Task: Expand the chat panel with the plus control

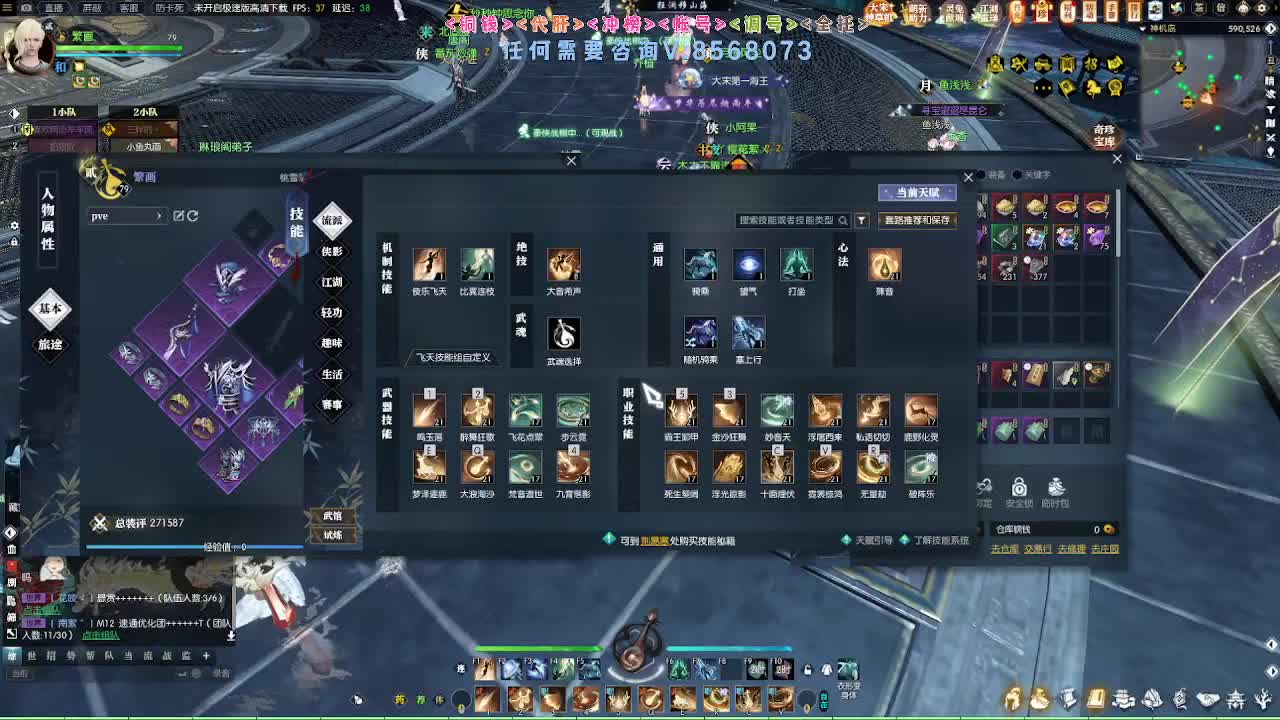Action: pos(206,656)
